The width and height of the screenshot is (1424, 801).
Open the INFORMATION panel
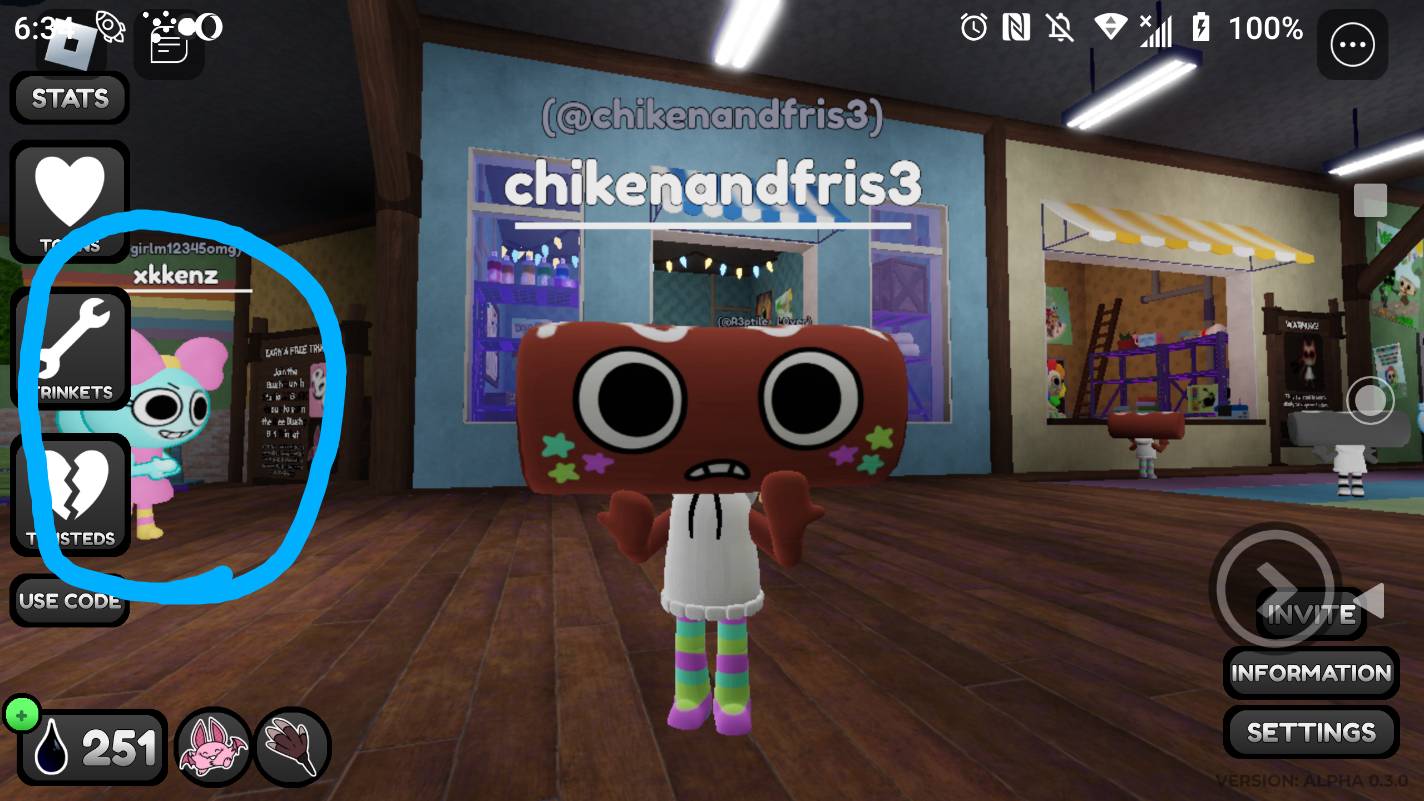coord(1310,673)
